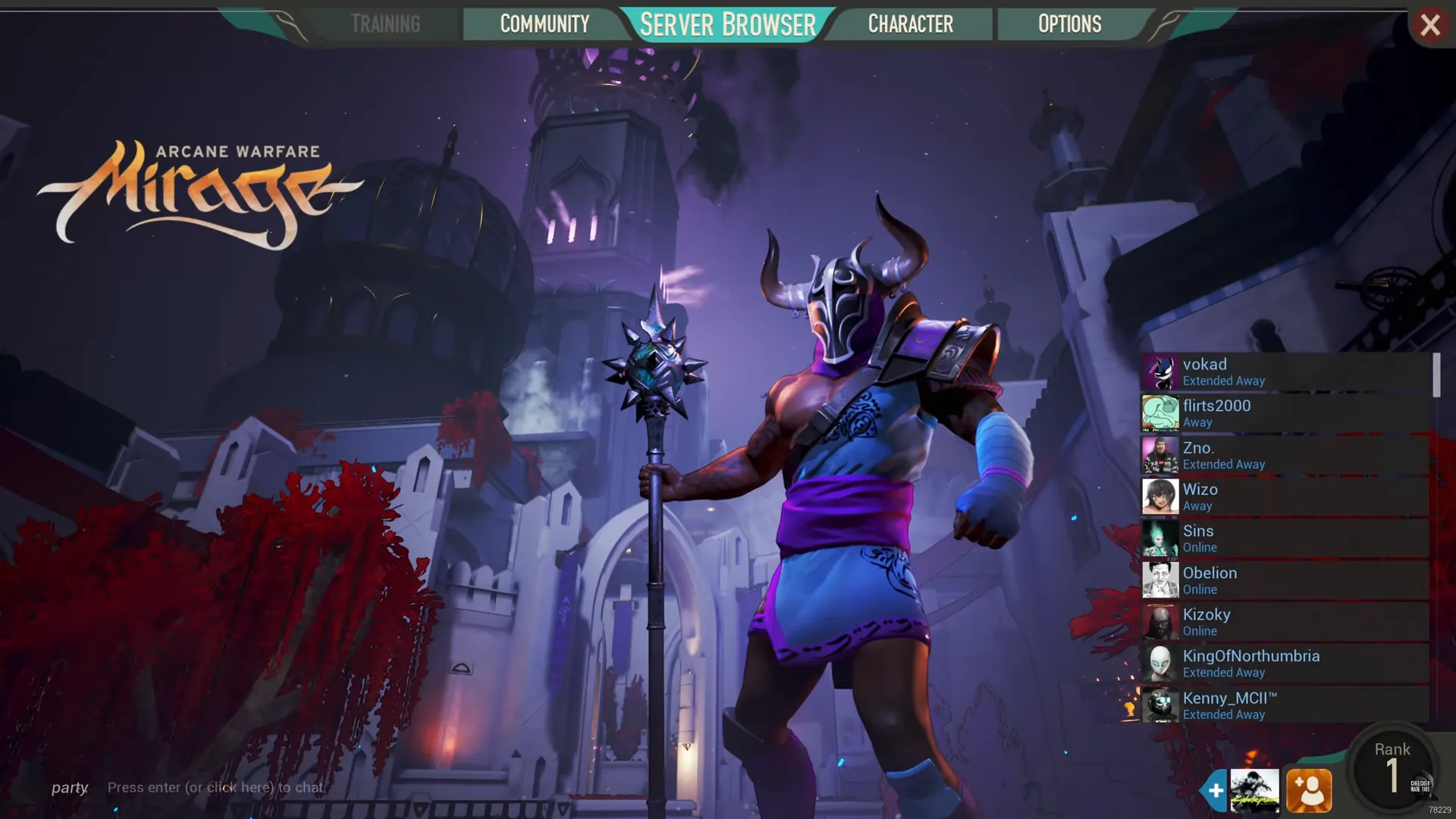Click the blue plus arrow to invite players
Image resolution: width=1456 pixels, height=819 pixels.
1214,790
